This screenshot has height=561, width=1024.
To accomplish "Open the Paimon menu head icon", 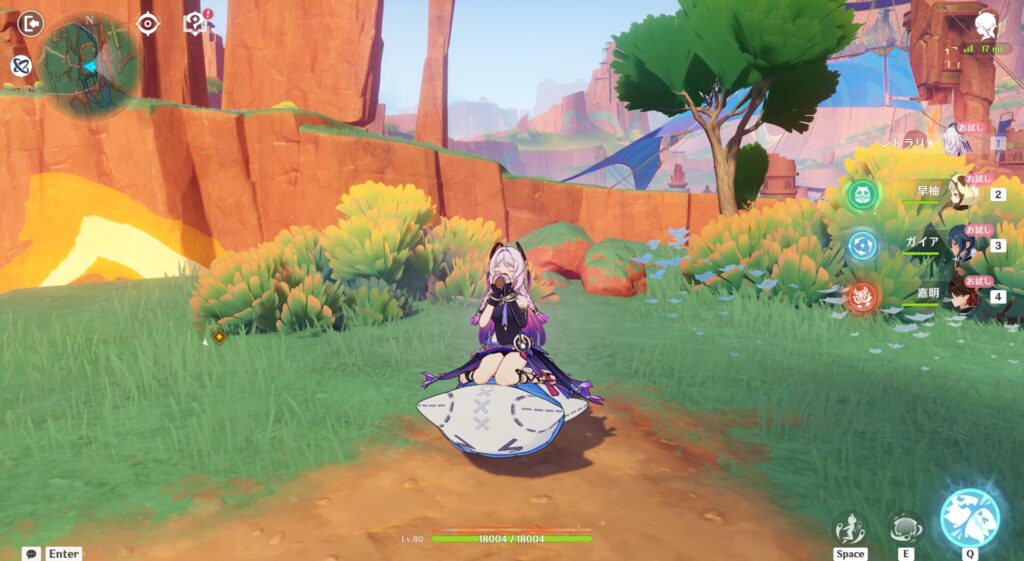I will pyautogui.click(x=985, y=25).
